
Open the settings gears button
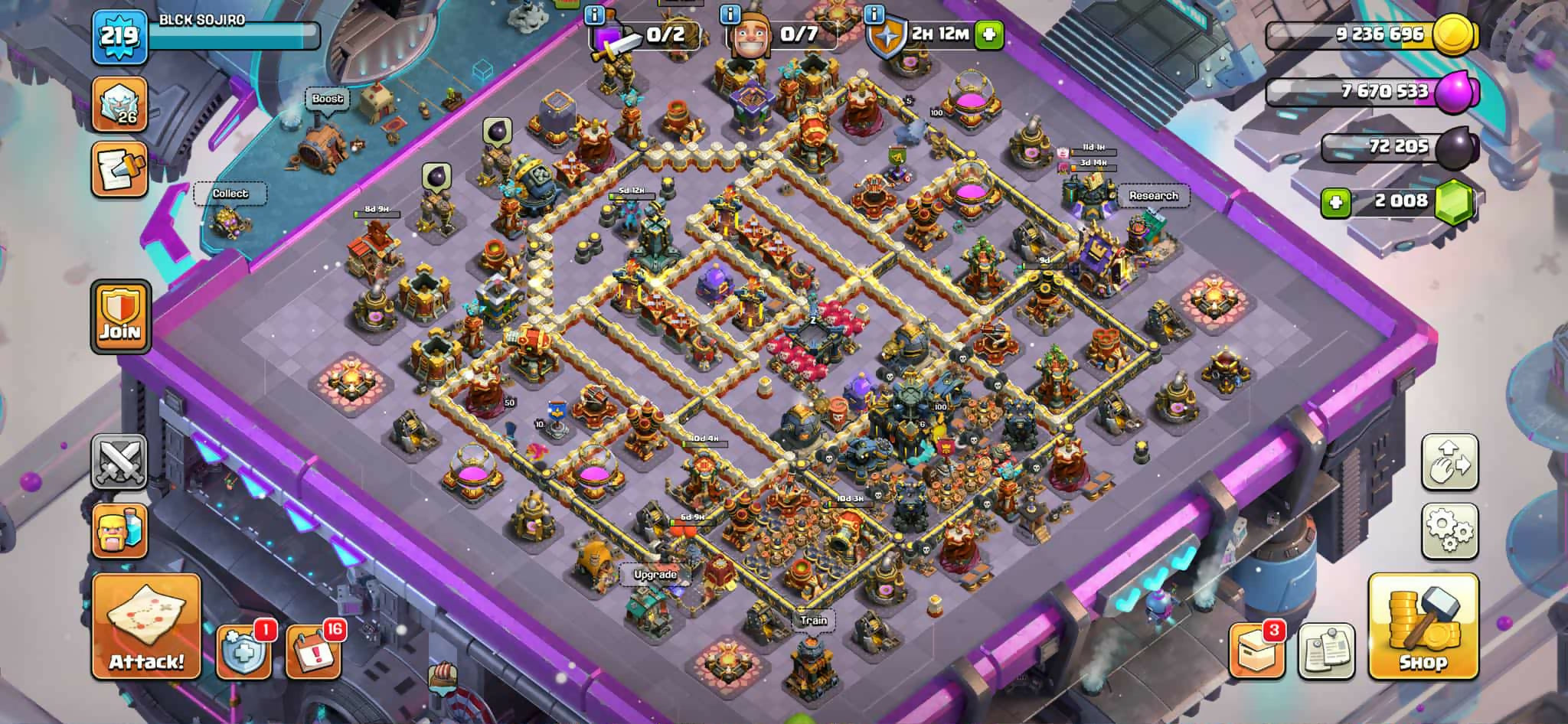pos(1449,530)
